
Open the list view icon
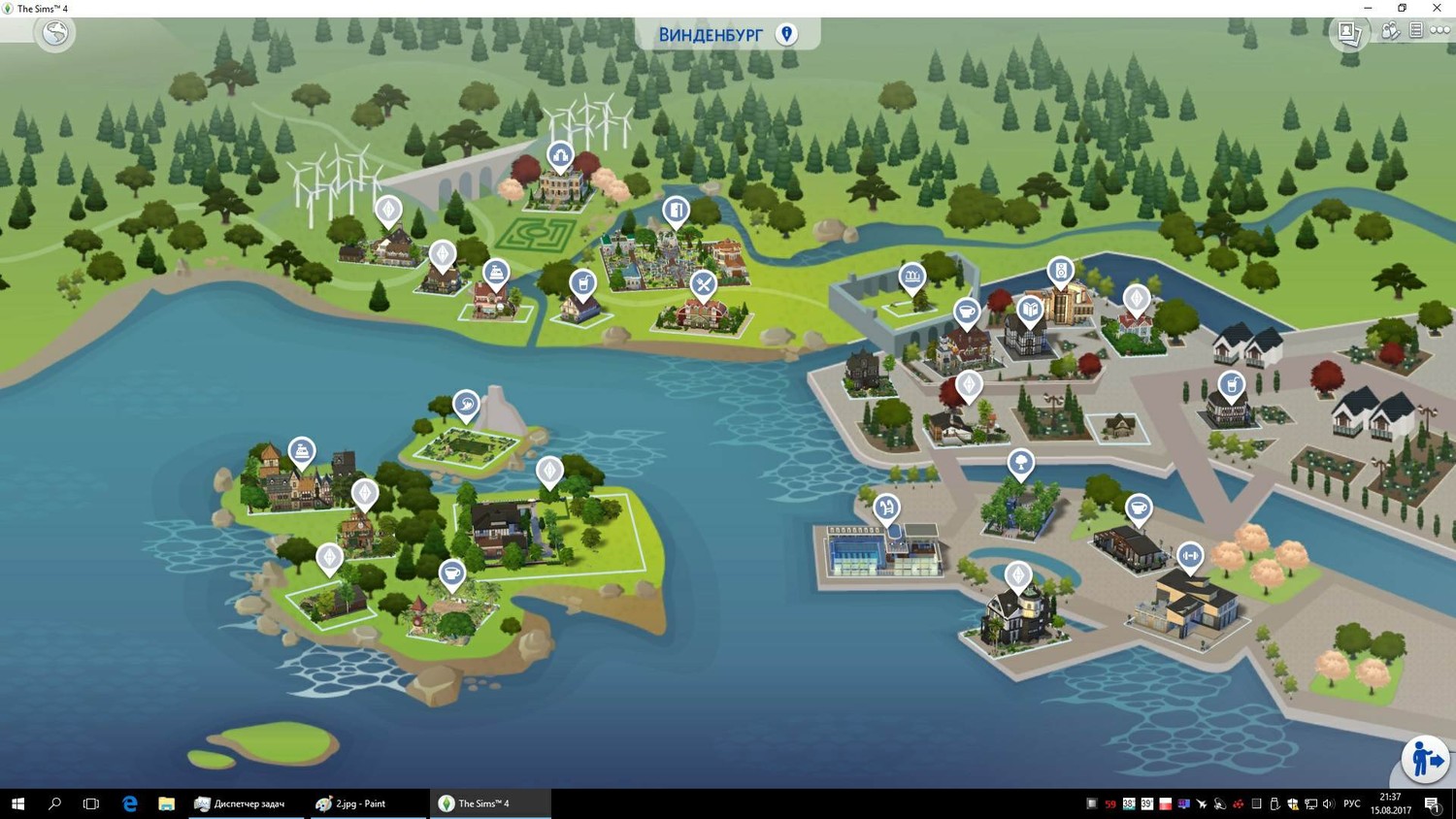(x=1416, y=31)
